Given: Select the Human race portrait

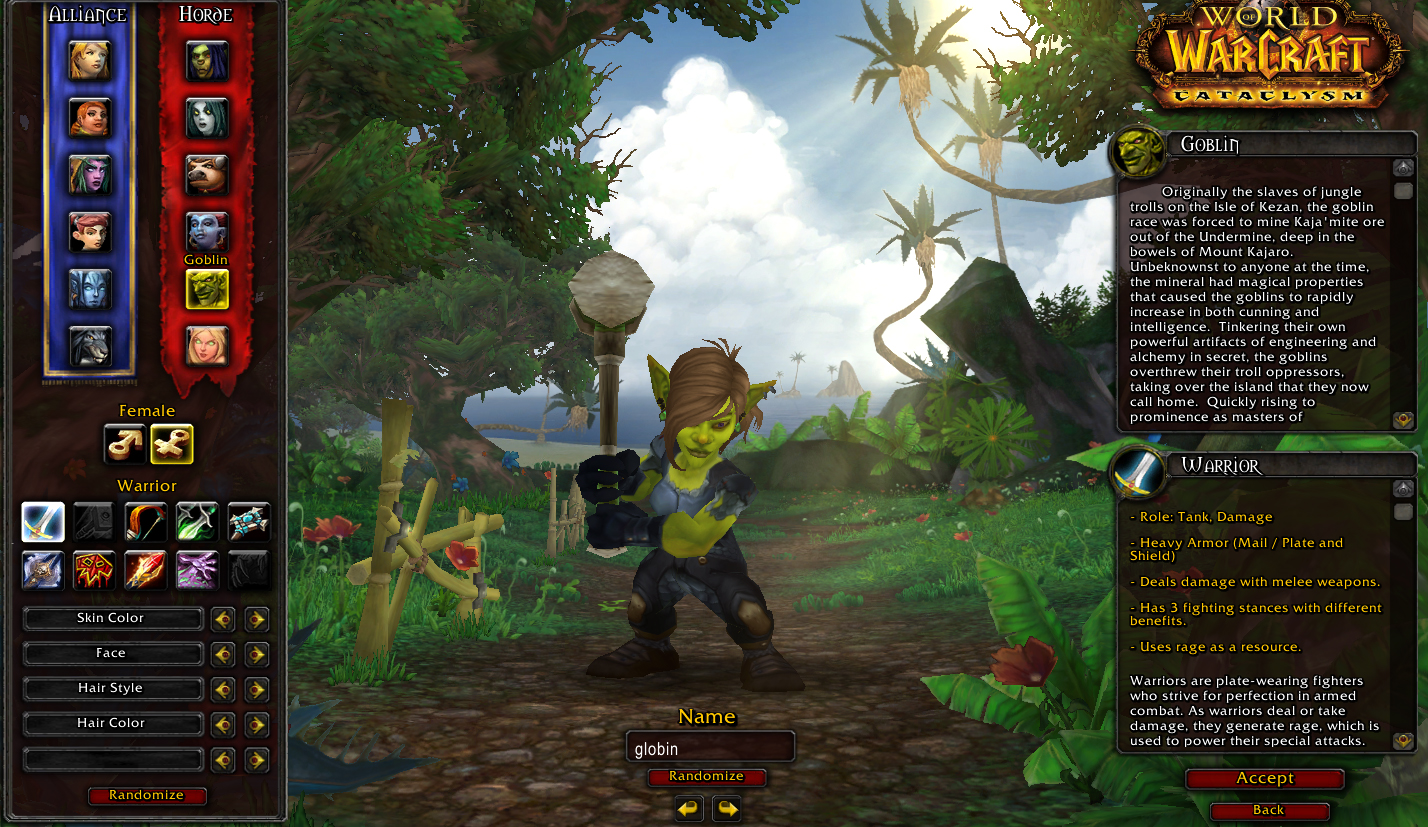Looking at the screenshot, I should coord(90,61).
